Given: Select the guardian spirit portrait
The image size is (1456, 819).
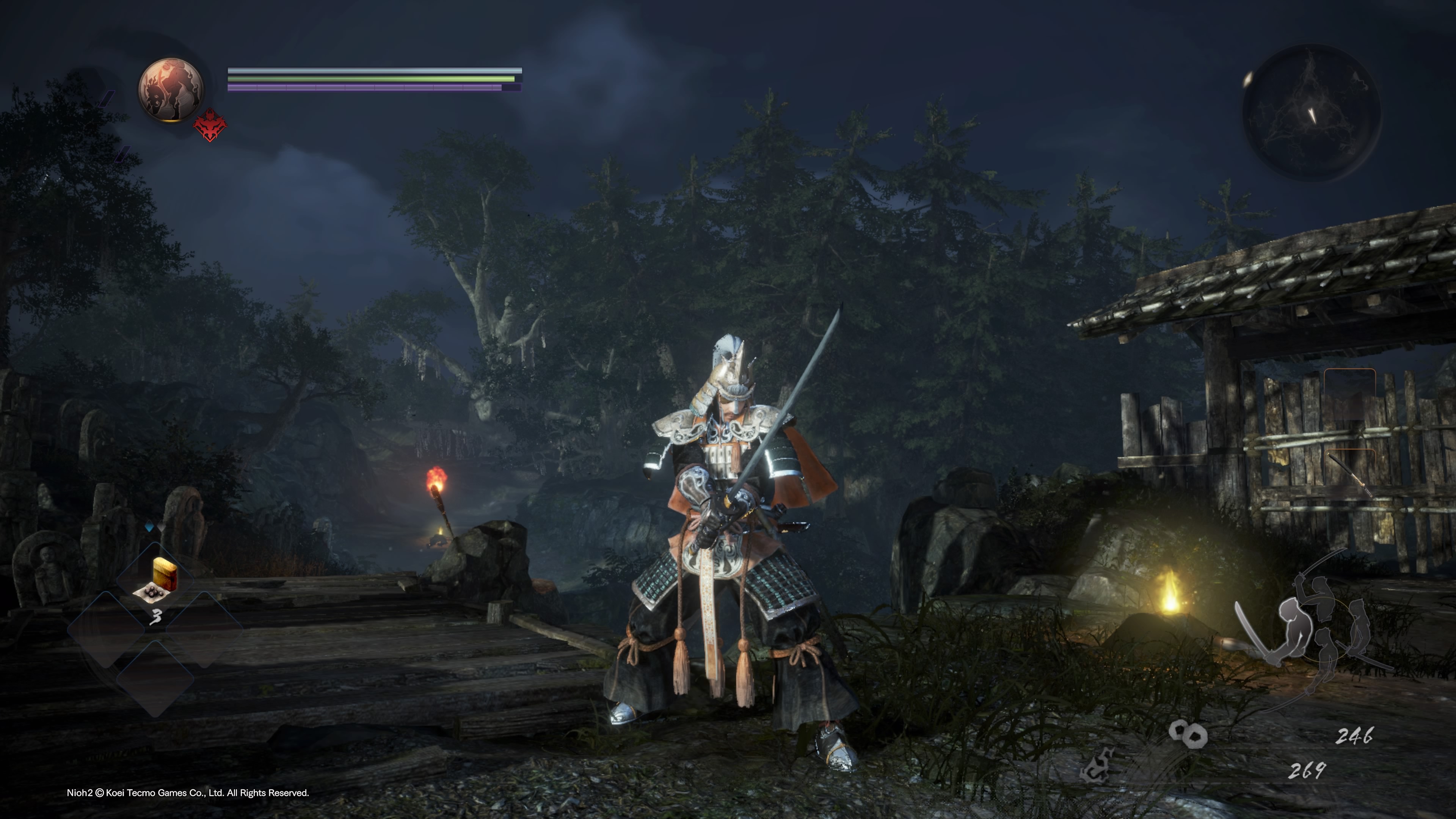Looking at the screenshot, I should tap(171, 89).
